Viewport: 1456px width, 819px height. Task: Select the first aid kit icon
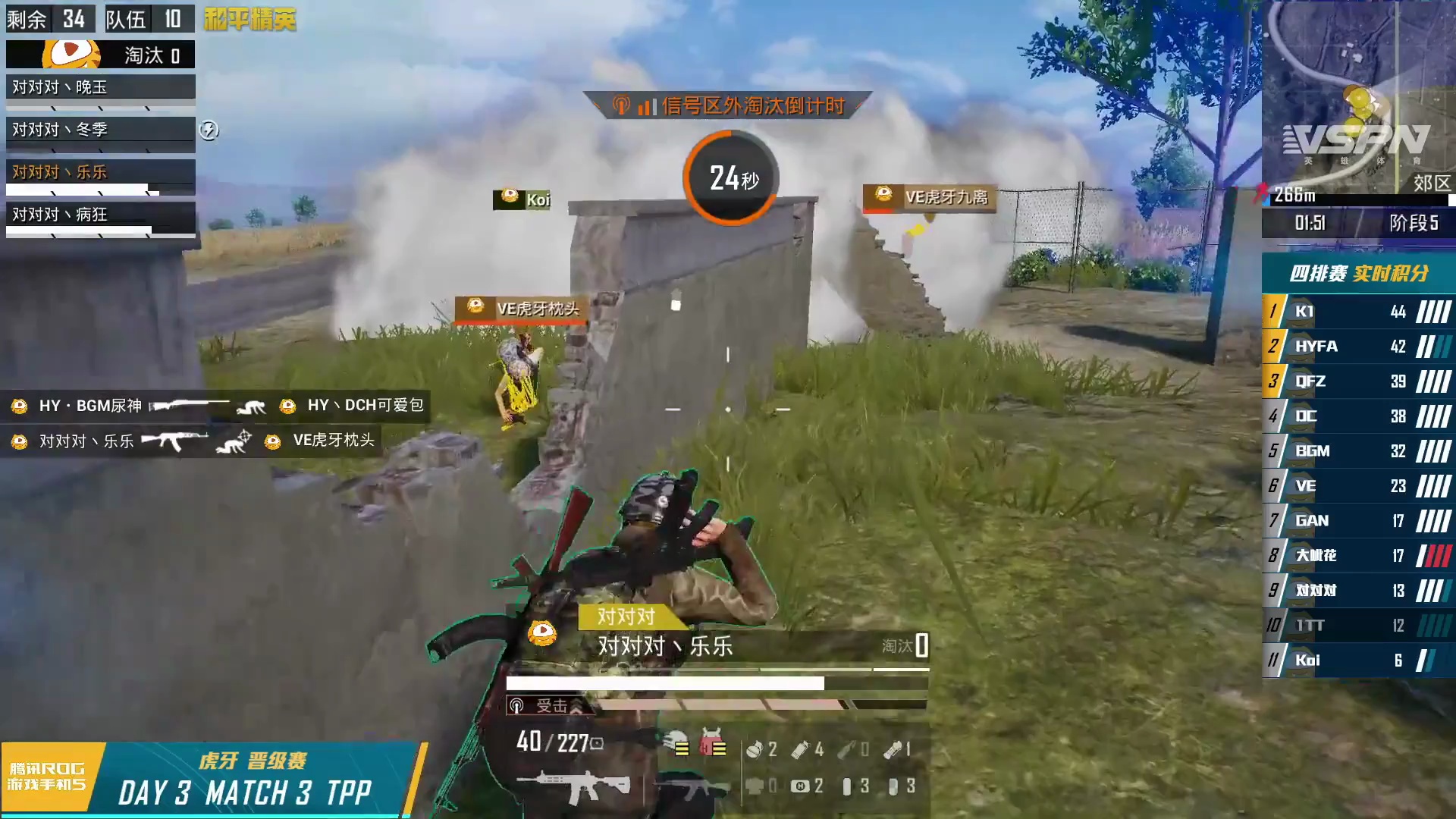[800, 786]
